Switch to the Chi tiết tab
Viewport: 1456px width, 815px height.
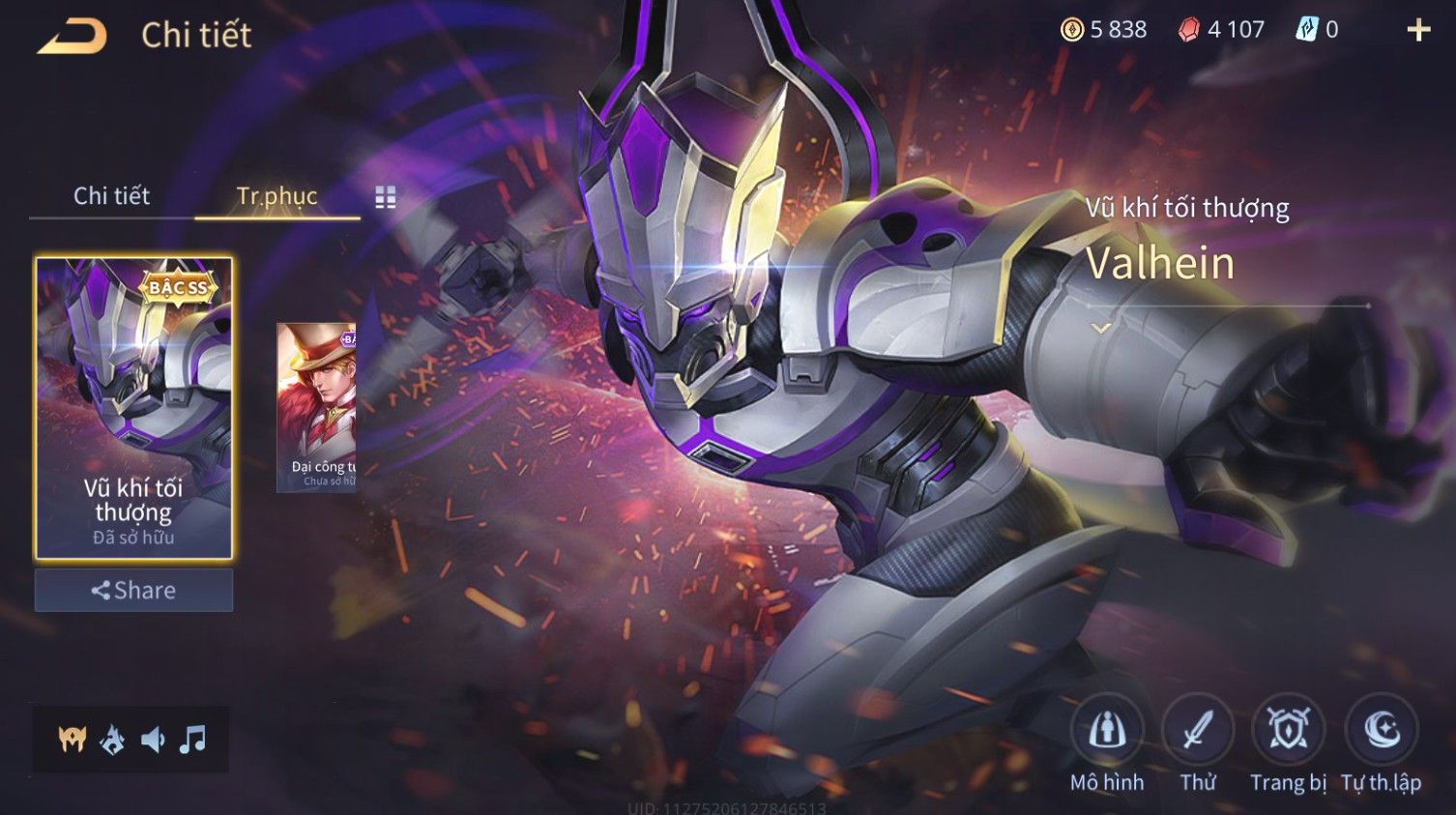111,196
